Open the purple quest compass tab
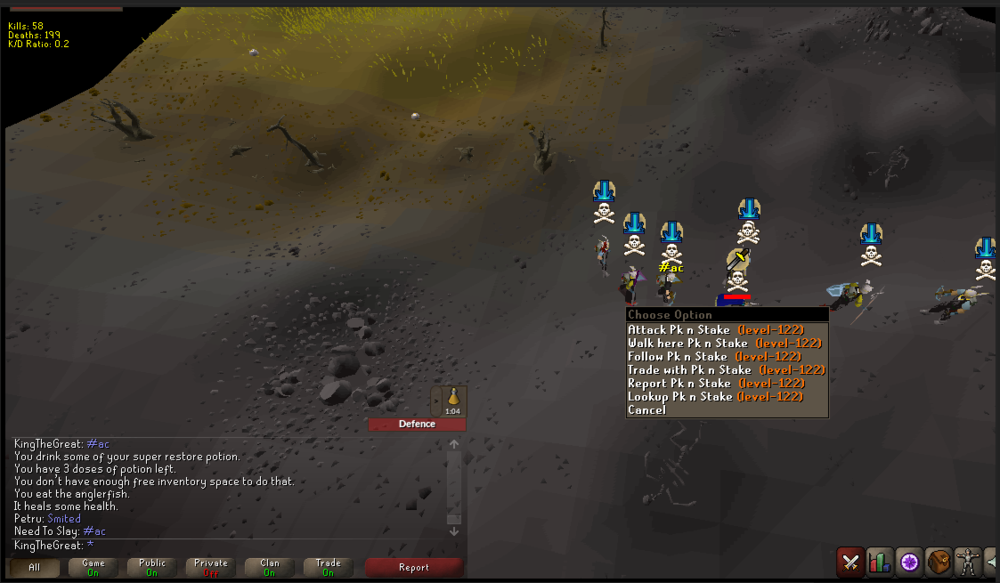Viewport: 1000px width, 583px height. [909, 562]
